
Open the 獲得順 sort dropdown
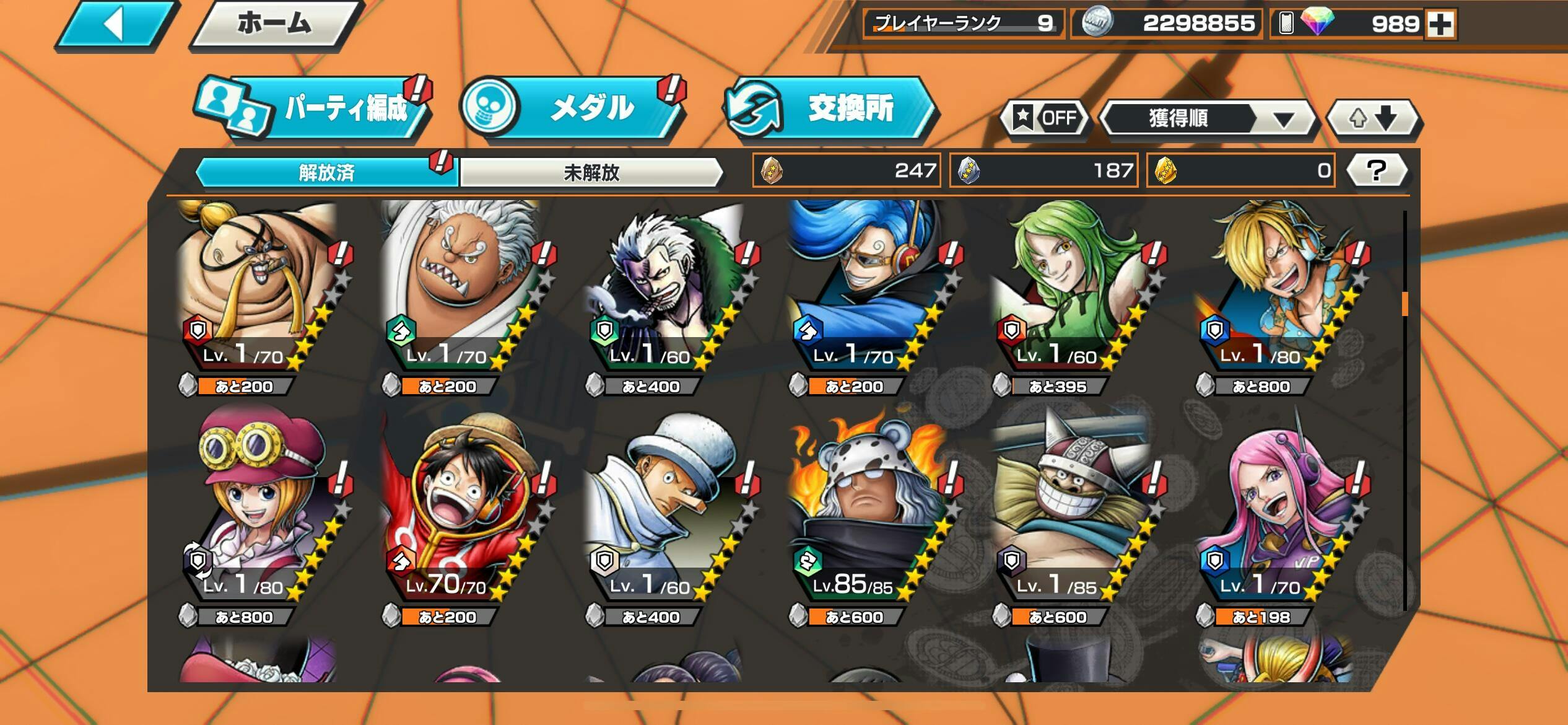click(x=1206, y=118)
